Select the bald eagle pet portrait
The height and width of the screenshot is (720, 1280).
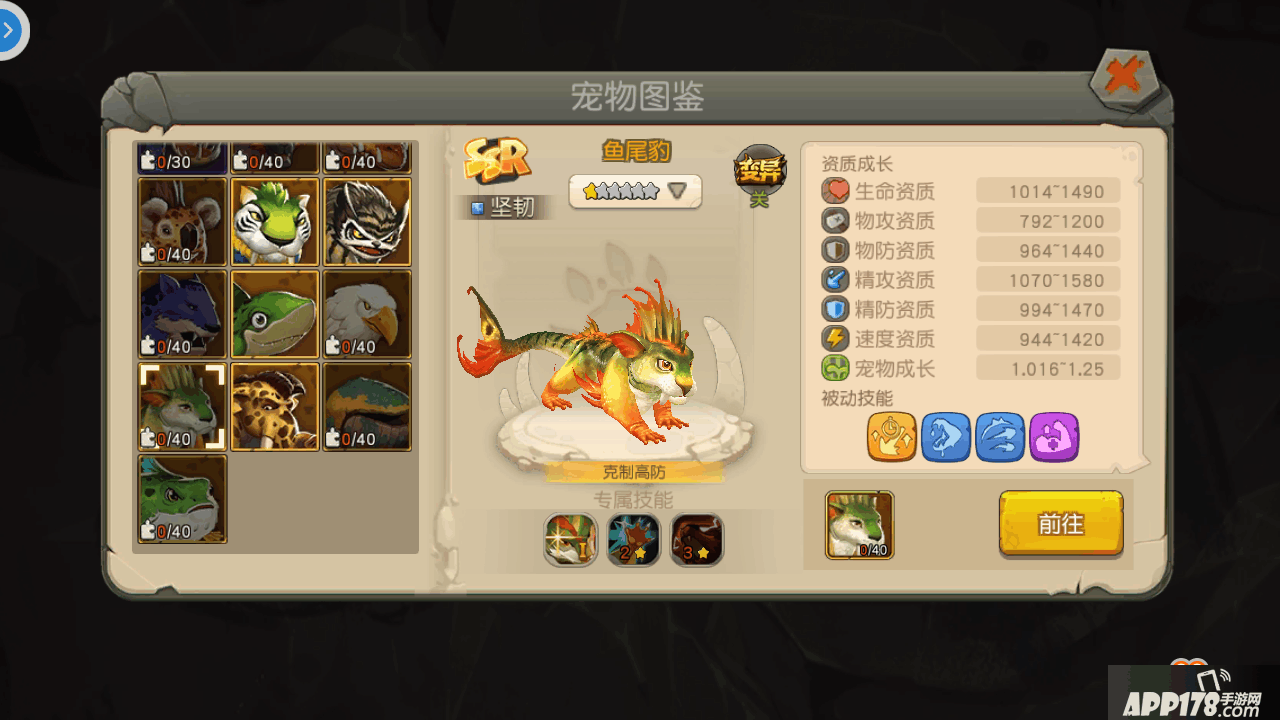pos(367,314)
